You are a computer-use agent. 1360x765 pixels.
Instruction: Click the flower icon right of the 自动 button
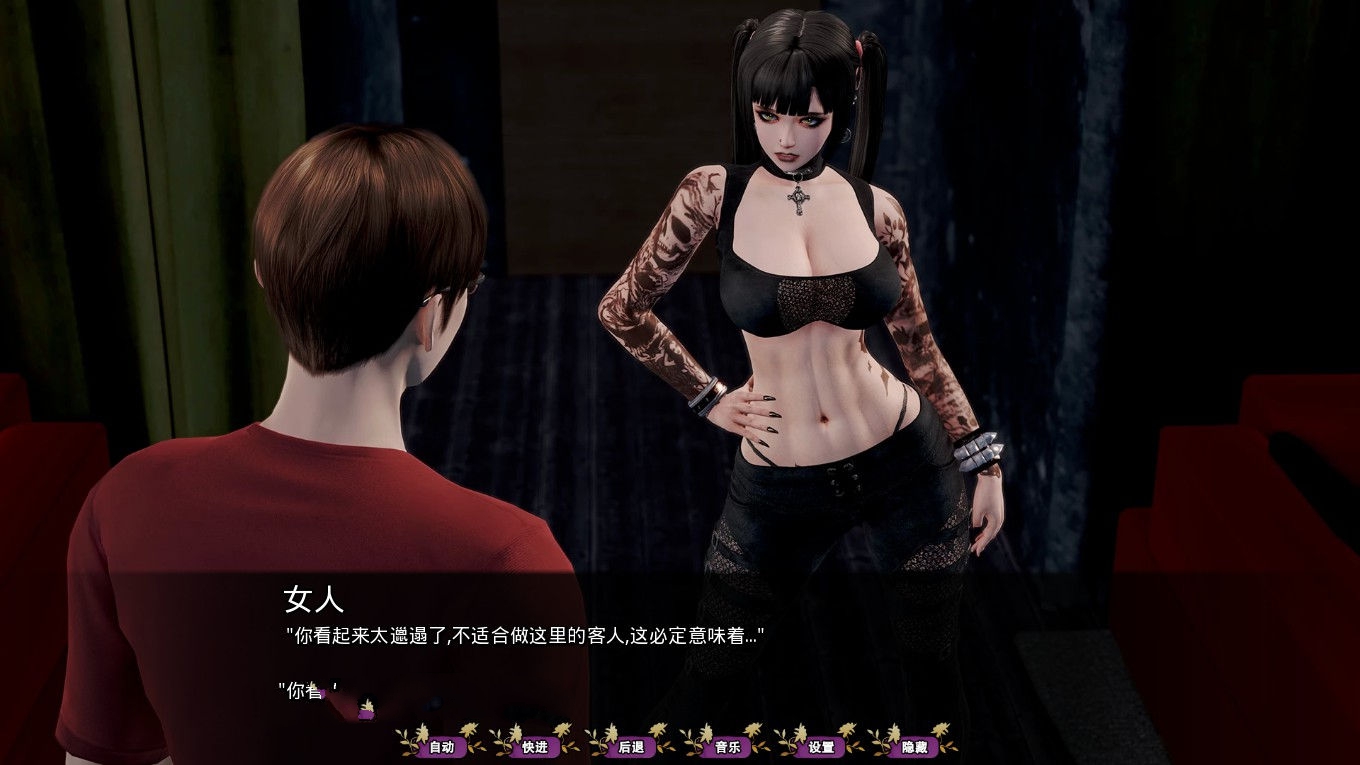click(x=479, y=745)
